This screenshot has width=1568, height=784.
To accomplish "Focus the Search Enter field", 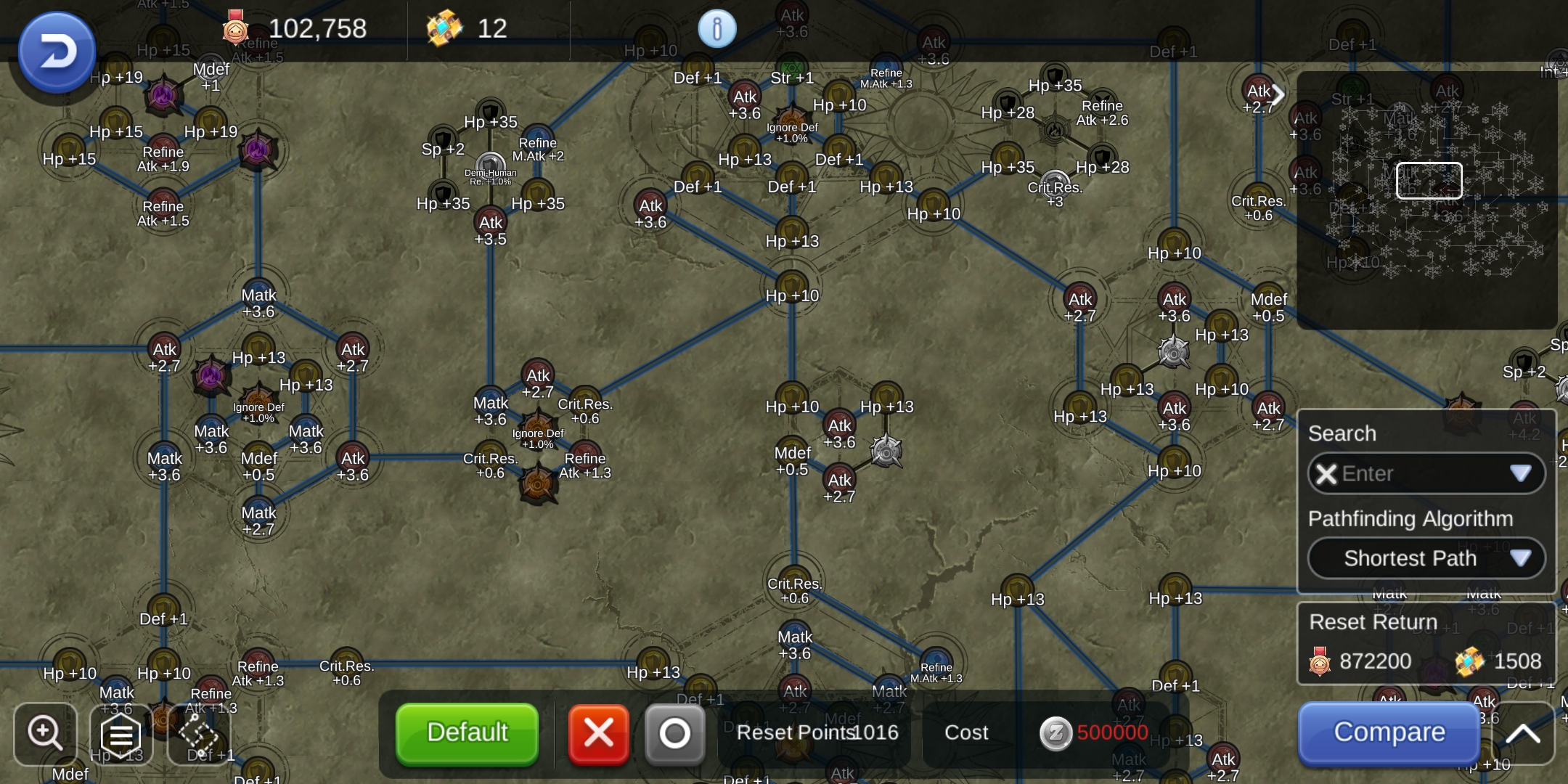I will tap(1423, 473).
